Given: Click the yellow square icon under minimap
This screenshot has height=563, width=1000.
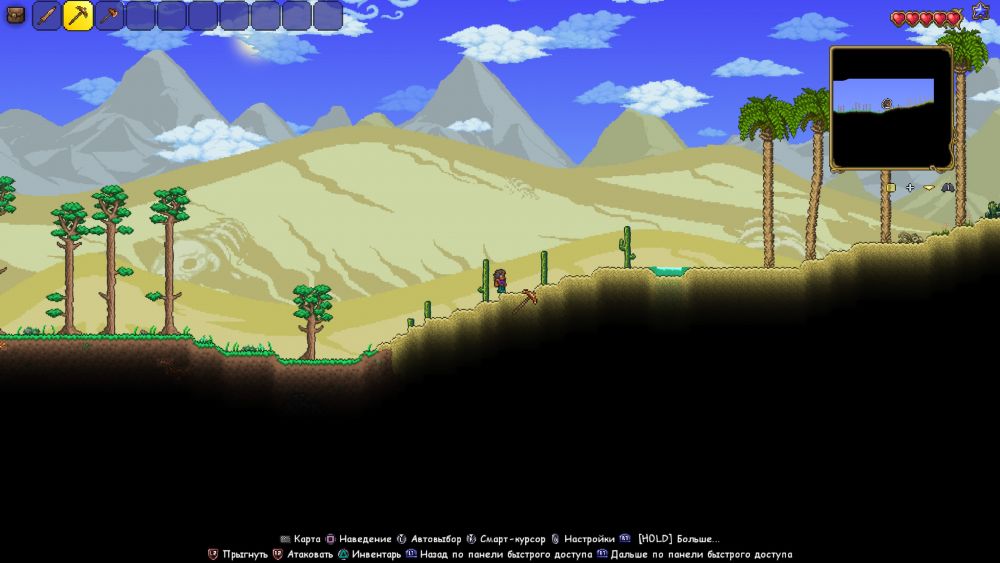Looking at the screenshot, I should click(890, 187).
